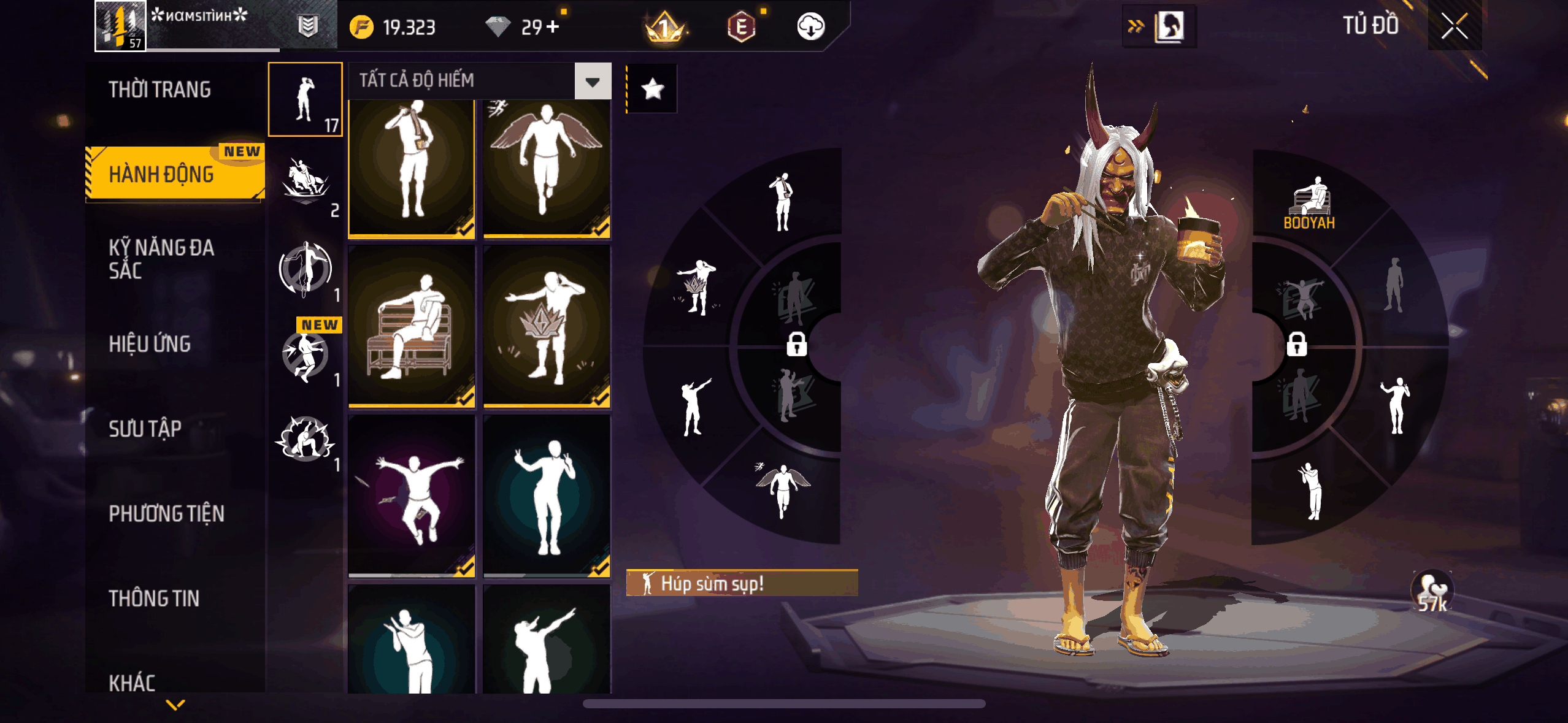The height and width of the screenshot is (723, 1568).
Task: Select the purple jumping emote tile
Action: pos(412,495)
